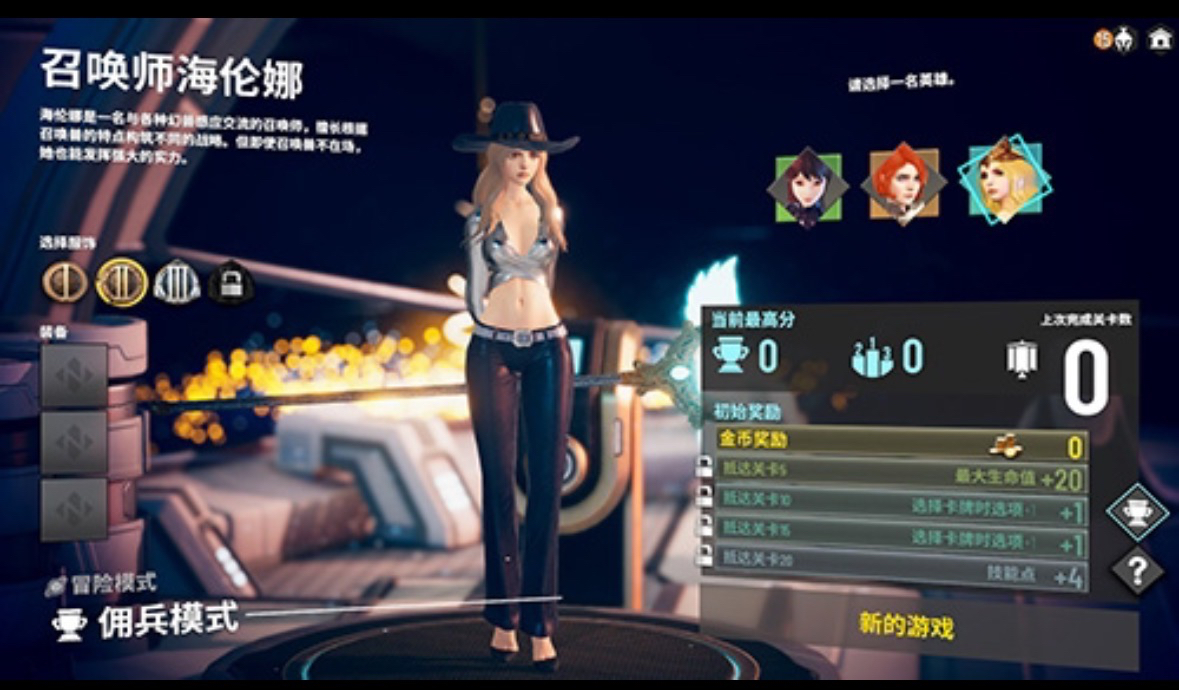Screen dimensions: 1179x690
Task: Open the home menu icon
Action: [x=1159, y=39]
